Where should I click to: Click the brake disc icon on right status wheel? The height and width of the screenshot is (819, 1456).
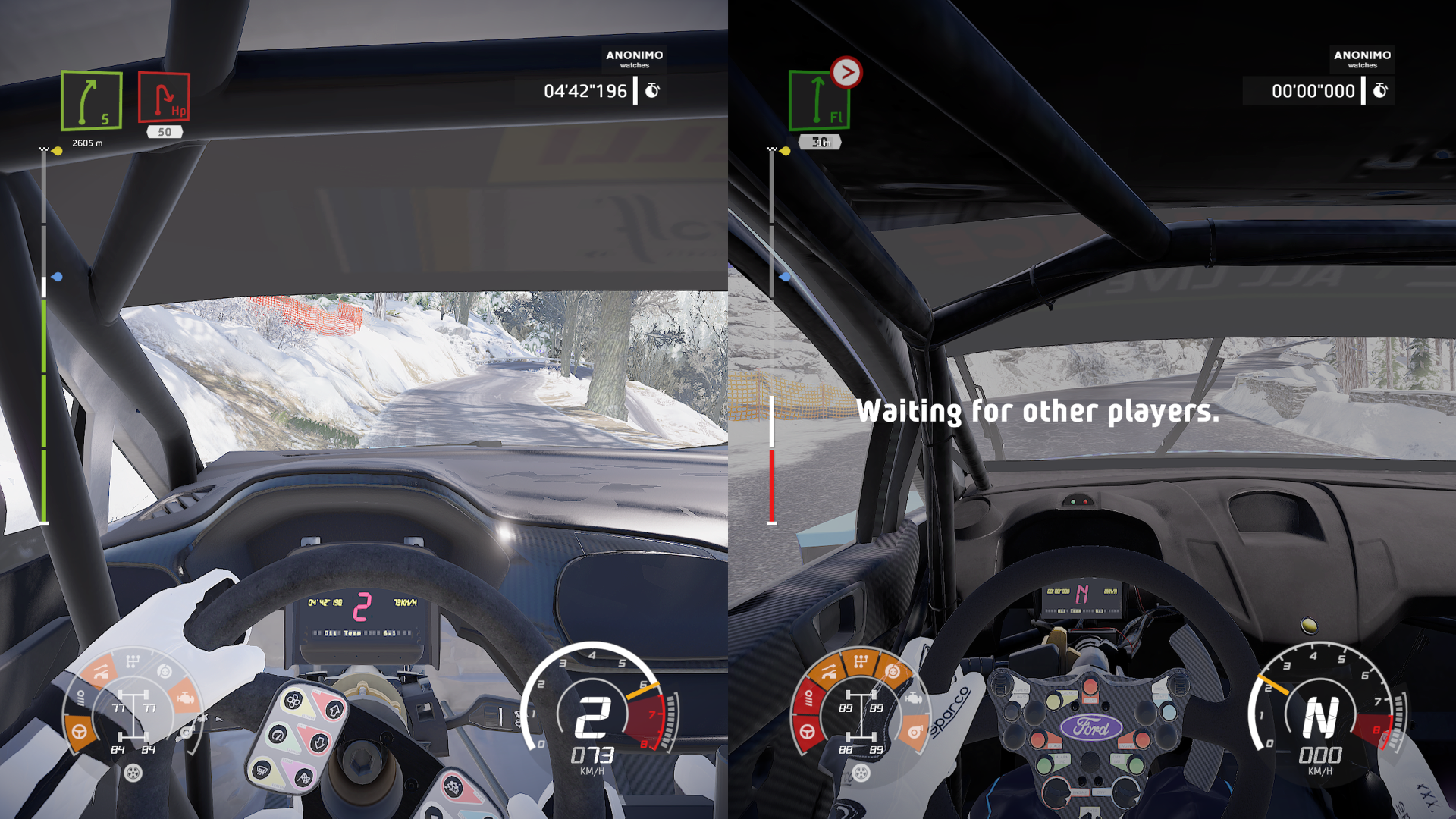pyautogui.click(x=893, y=670)
